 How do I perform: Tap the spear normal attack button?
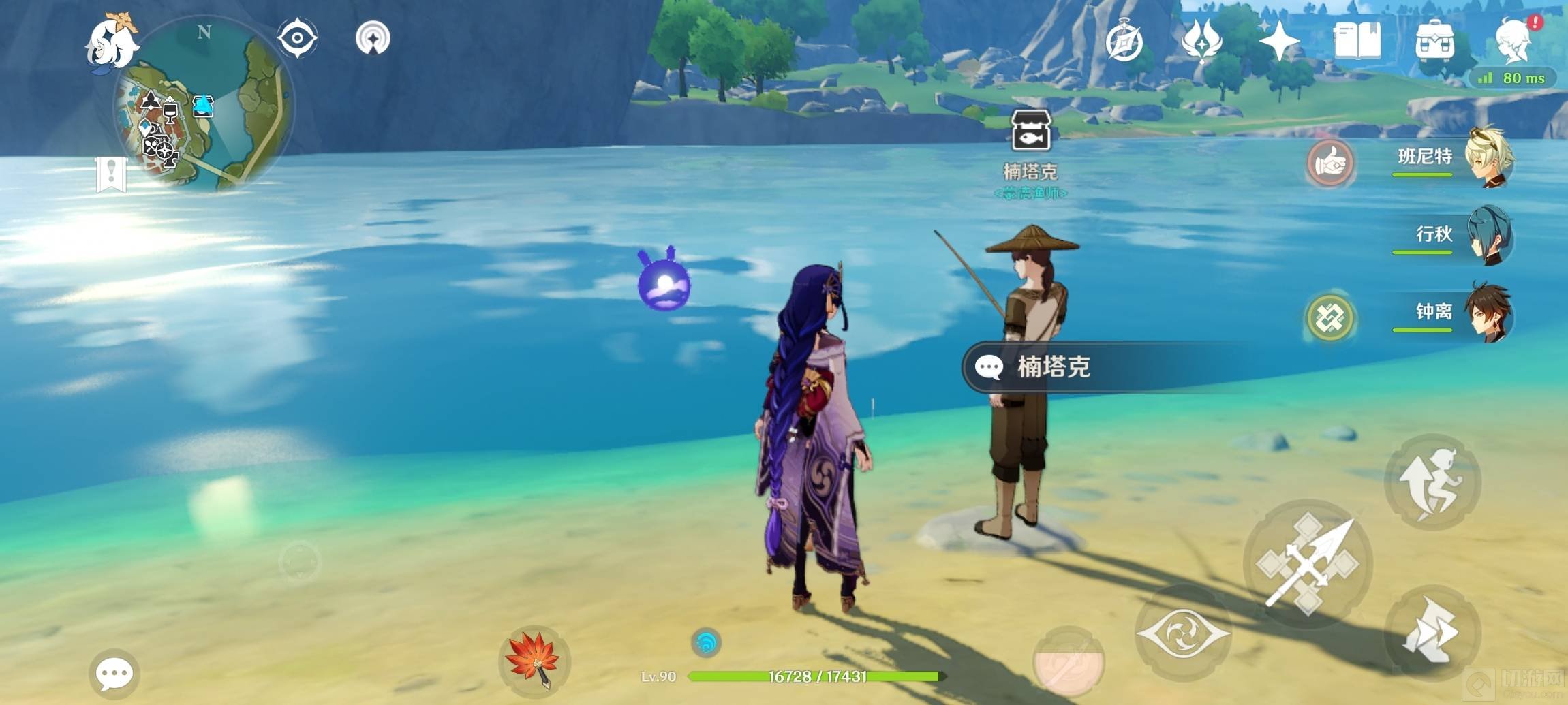[x=1308, y=564]
